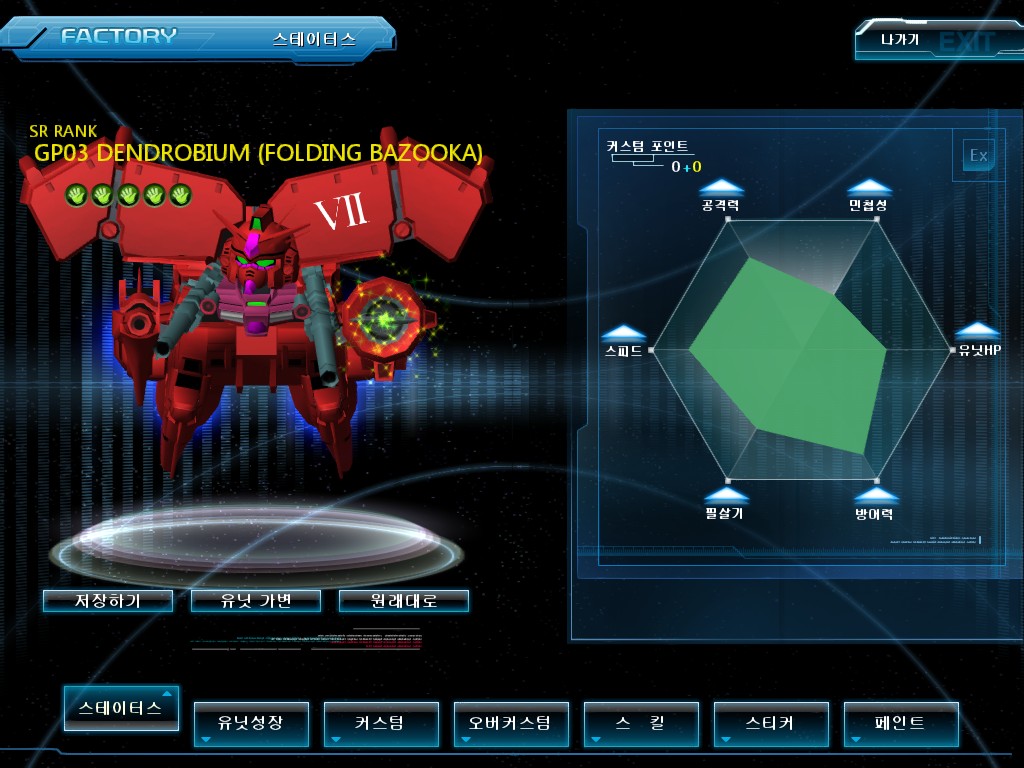Image resolution: width=1024 pixels, height=768 pixels.
Task: Click the 유닛 가변 transform button
Action: (256, 601)
